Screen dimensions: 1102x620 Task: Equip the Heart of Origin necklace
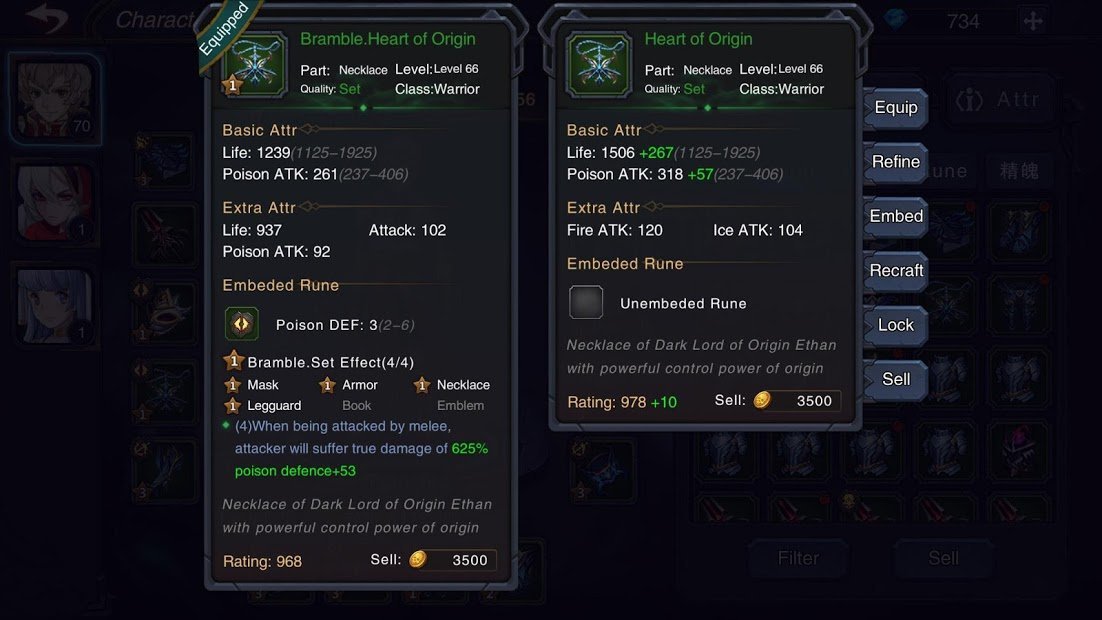pos(895,108)
